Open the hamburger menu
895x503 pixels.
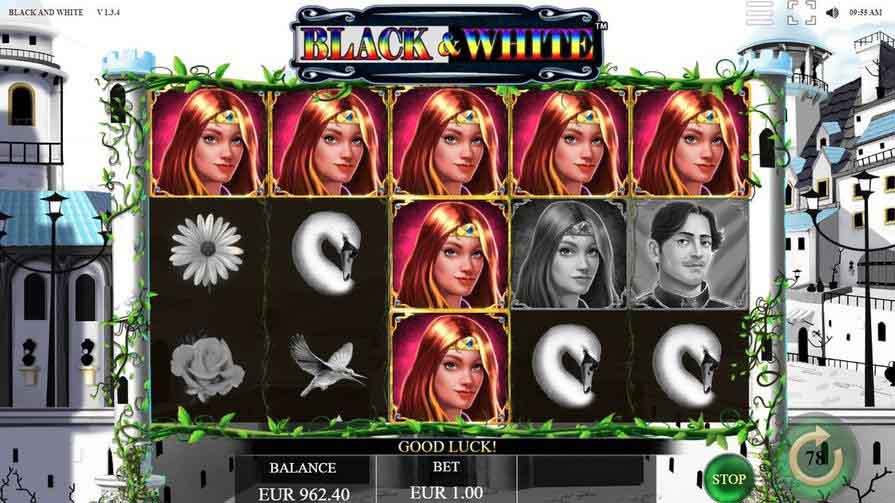click(x=760, y=13)
